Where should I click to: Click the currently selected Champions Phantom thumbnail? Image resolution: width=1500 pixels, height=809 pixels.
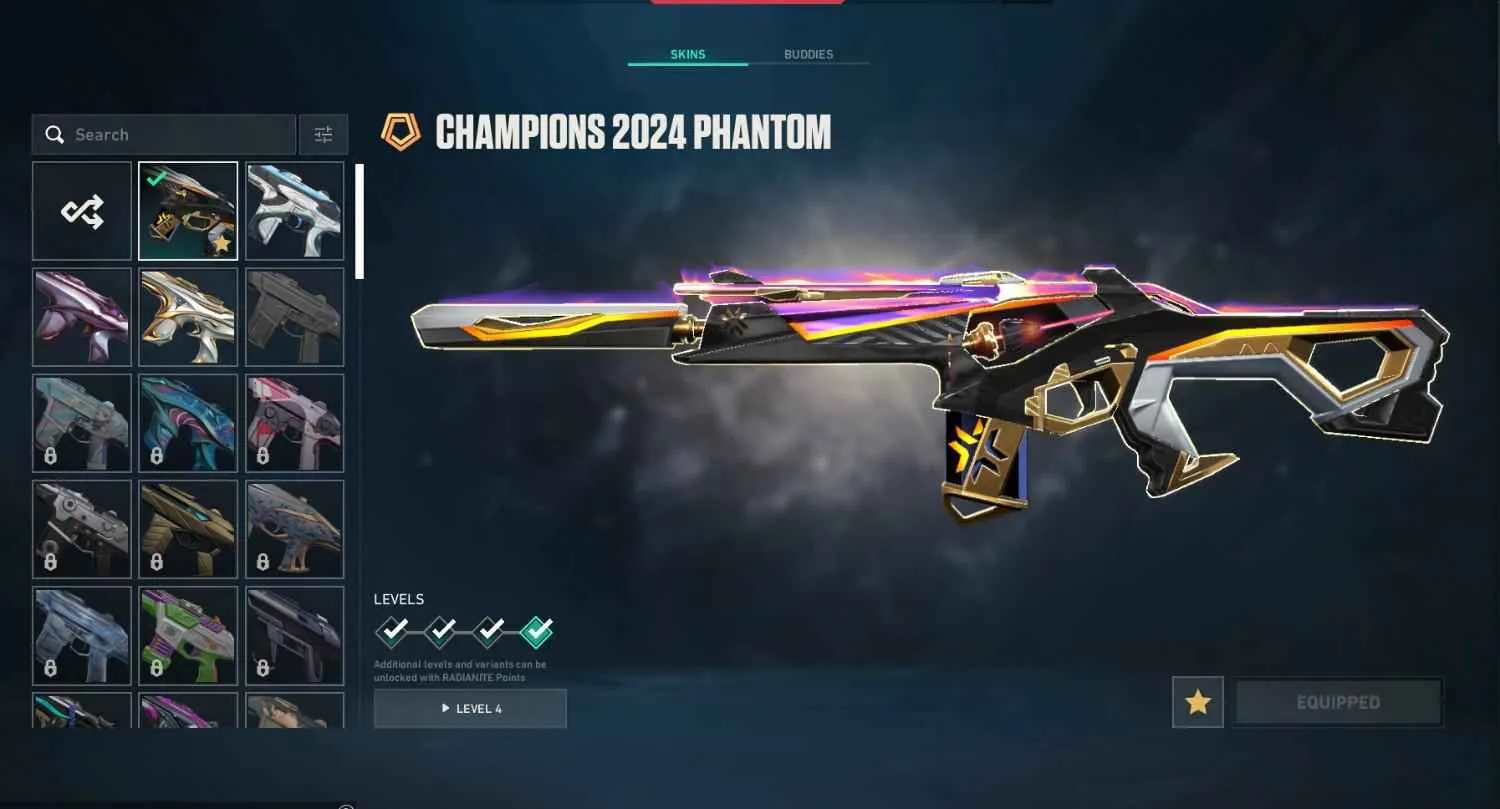point(188,210)
